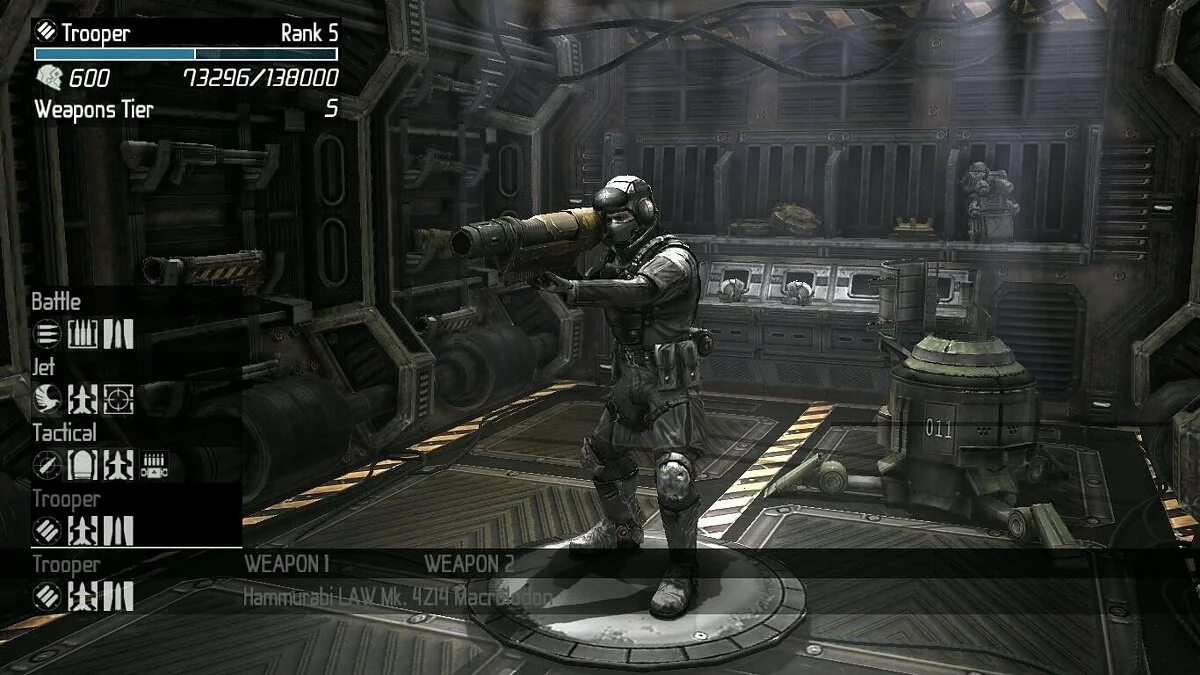Screen dimensions: 1200x675
Task: Choose the Jet class
Action: (x=45, y=368)
